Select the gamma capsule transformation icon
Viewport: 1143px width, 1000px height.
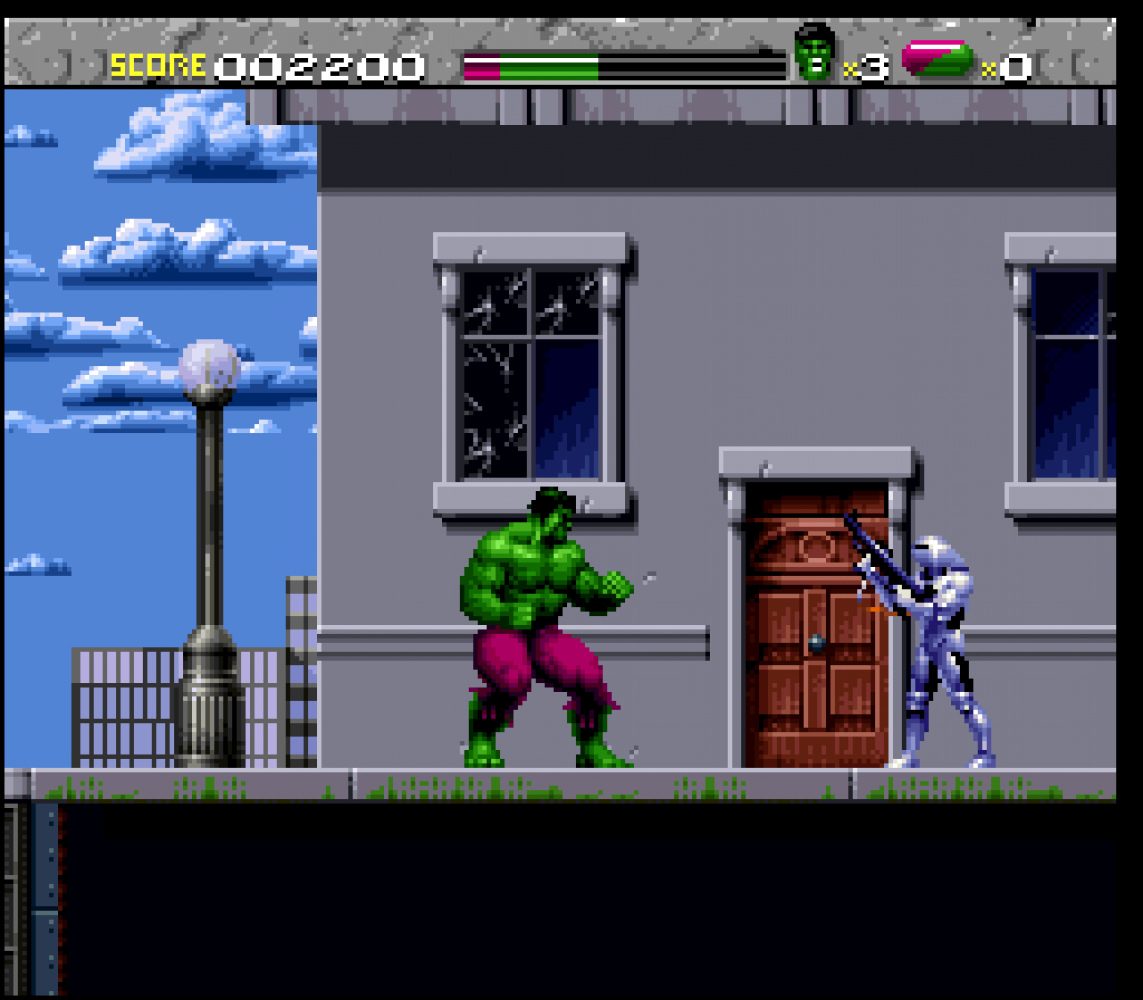pos(937,59)
